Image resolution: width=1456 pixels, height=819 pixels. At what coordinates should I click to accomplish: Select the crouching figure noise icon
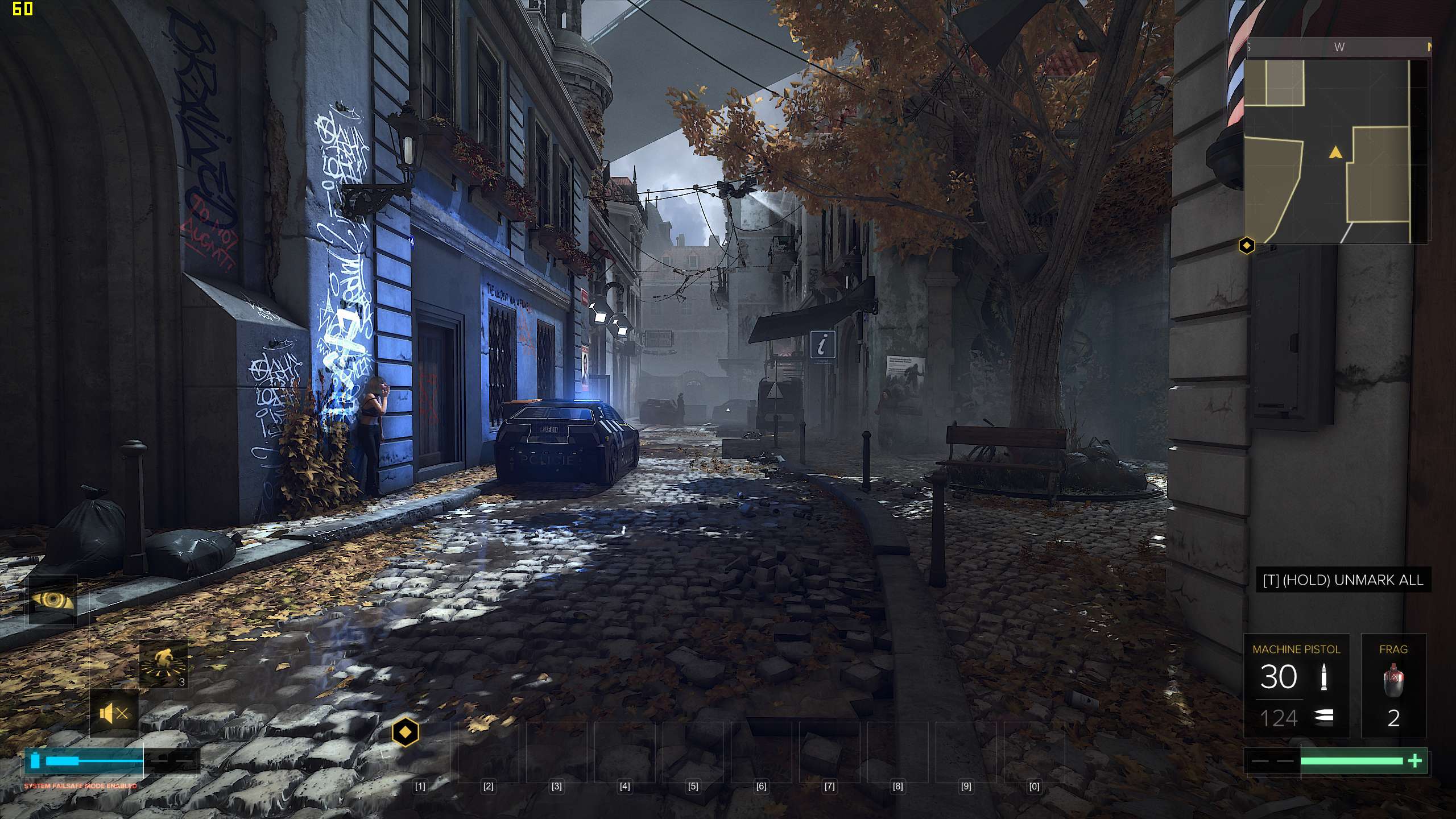[164, 664]
